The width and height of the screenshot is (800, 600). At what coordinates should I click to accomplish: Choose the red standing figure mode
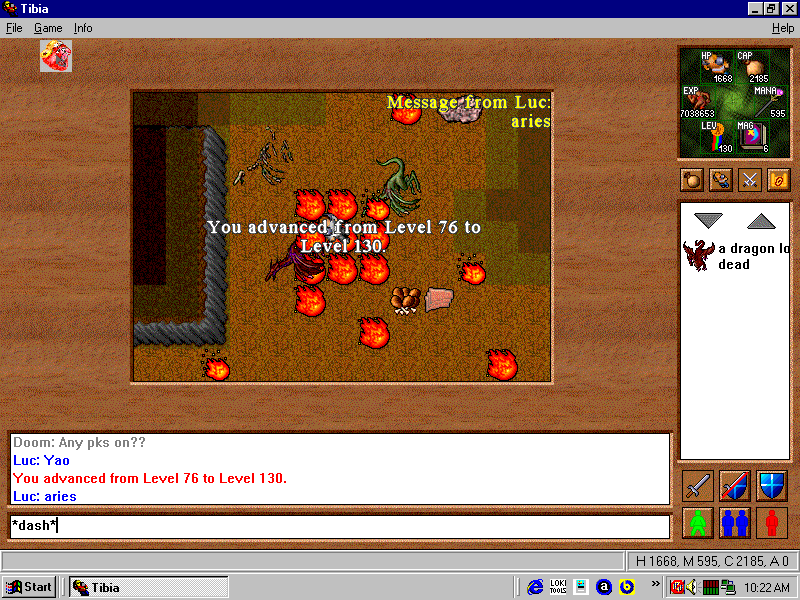tap(771, 522)
